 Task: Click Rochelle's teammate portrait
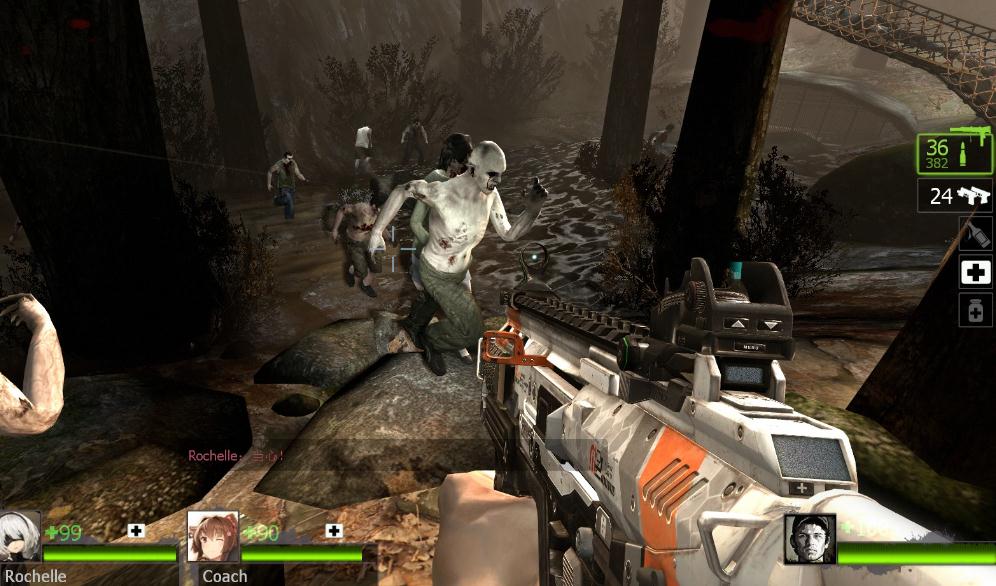point(20,537)
